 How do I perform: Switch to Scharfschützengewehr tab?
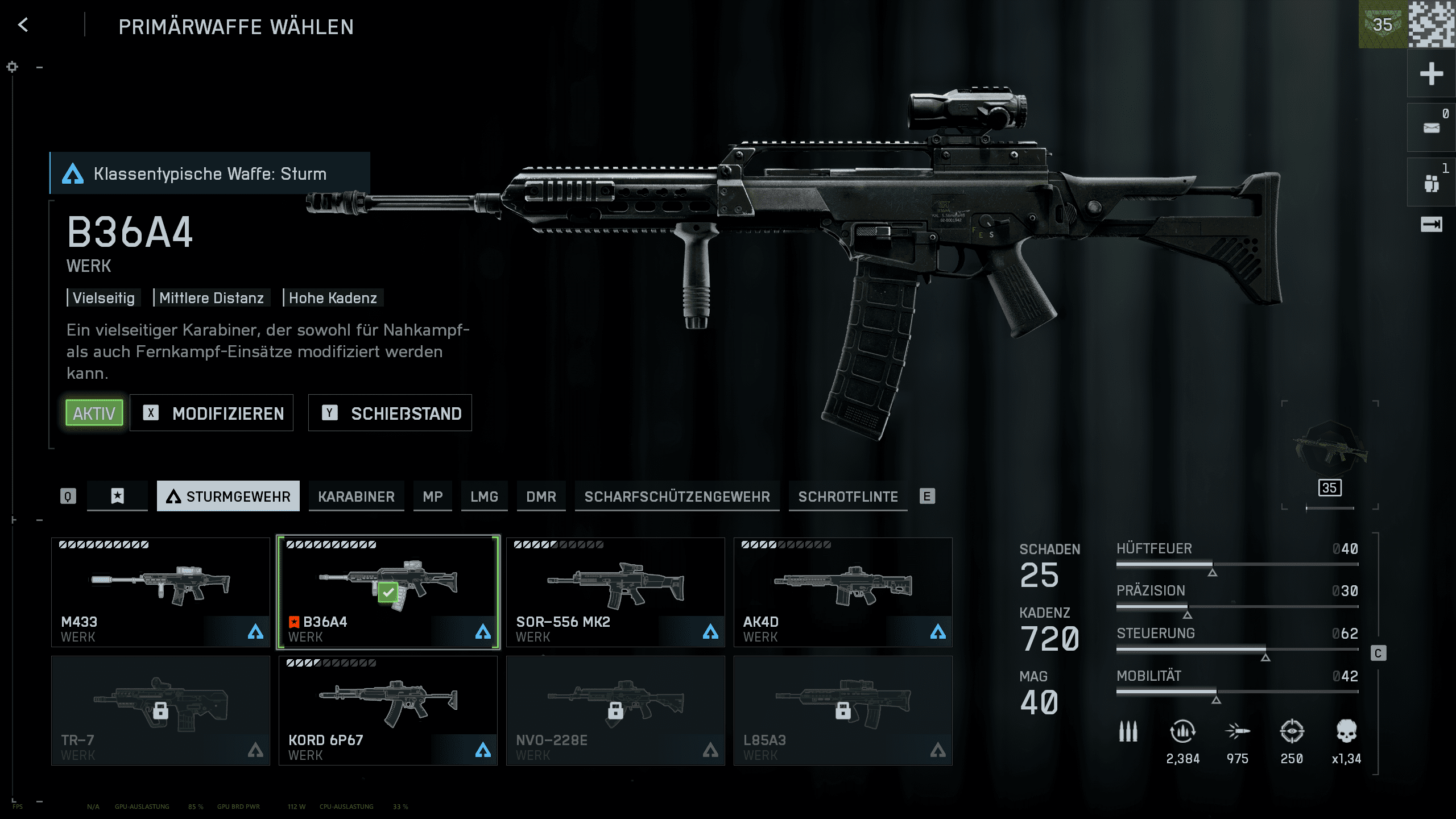[677, 497]
